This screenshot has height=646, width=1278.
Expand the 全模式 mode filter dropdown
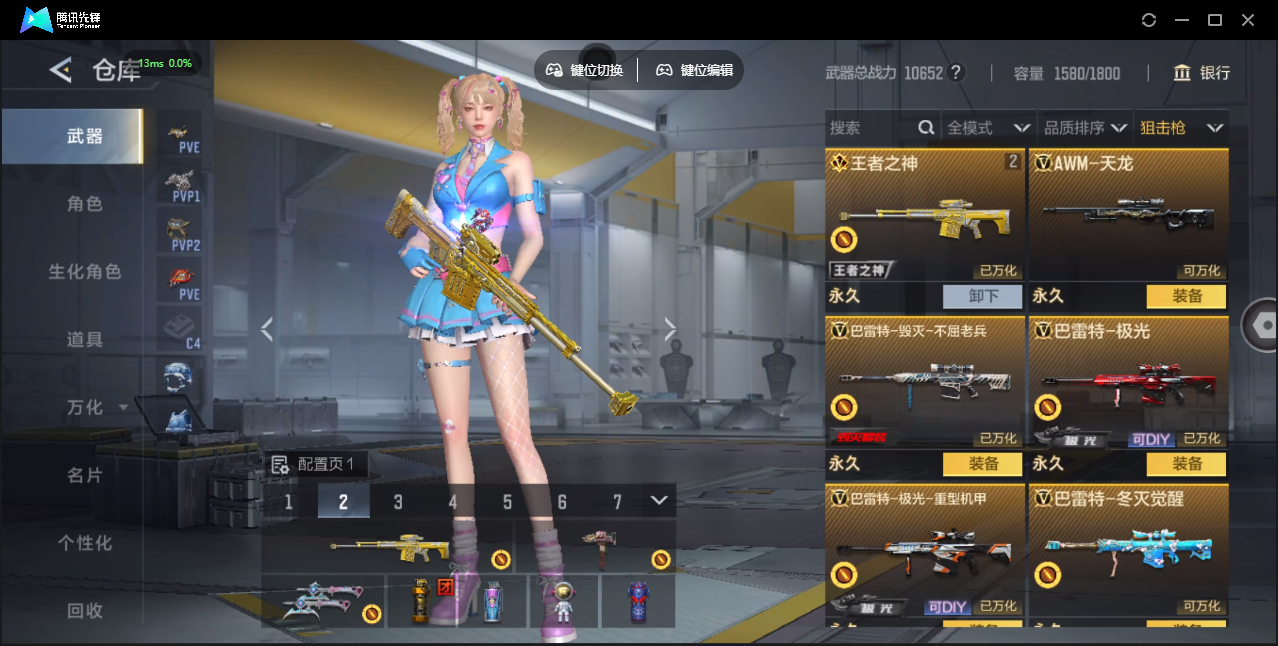coord(988,128)
